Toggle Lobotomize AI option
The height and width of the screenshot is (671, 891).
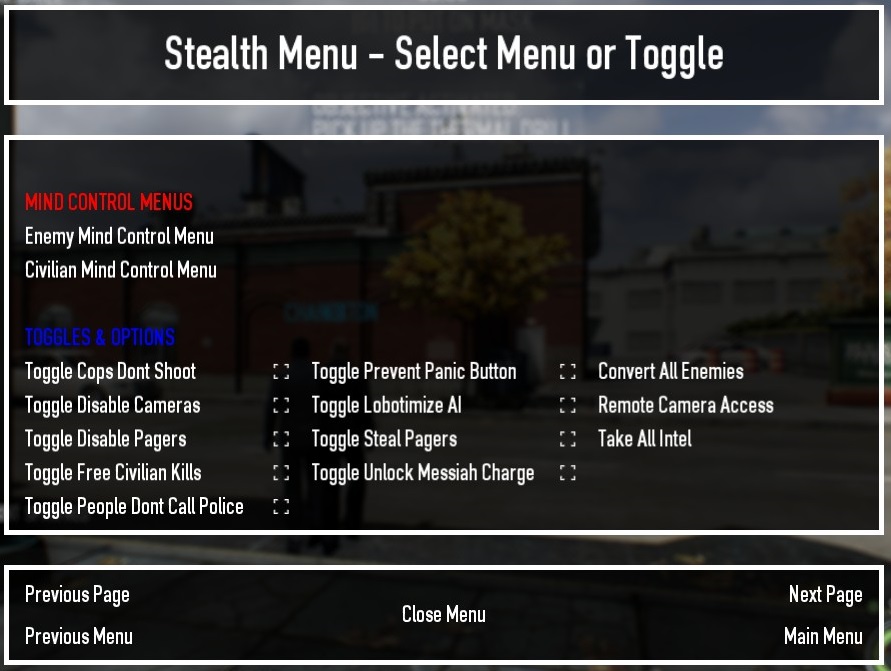tap(386, 406)
